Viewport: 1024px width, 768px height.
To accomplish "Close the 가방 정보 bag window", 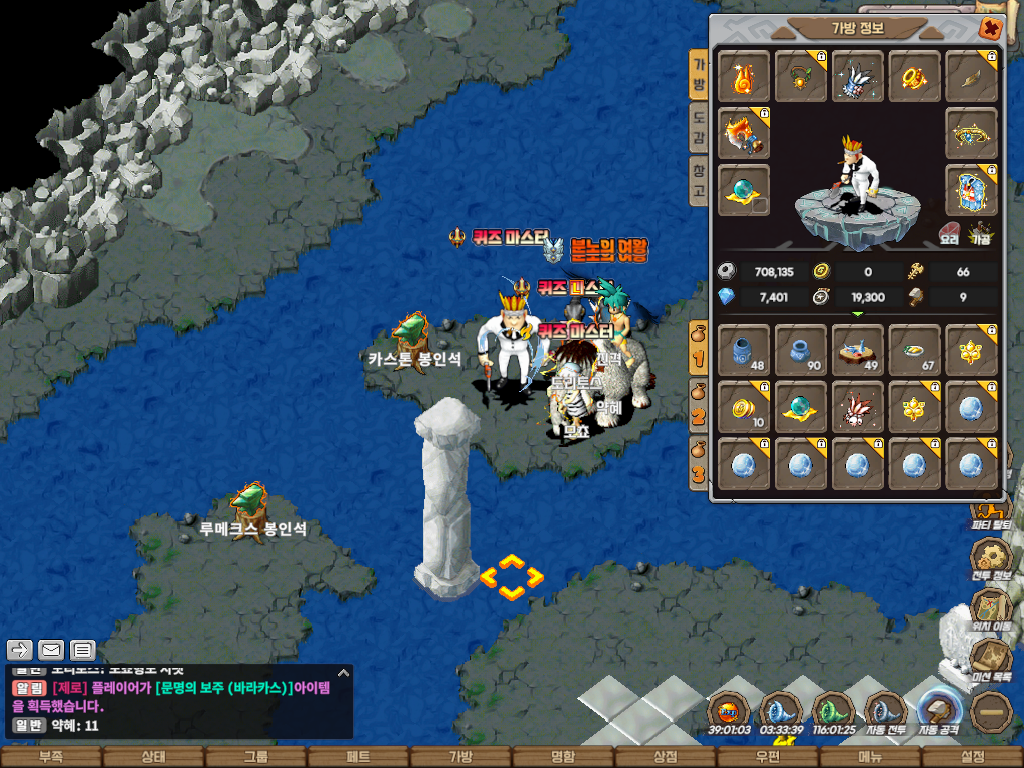I will coord(990,29).
